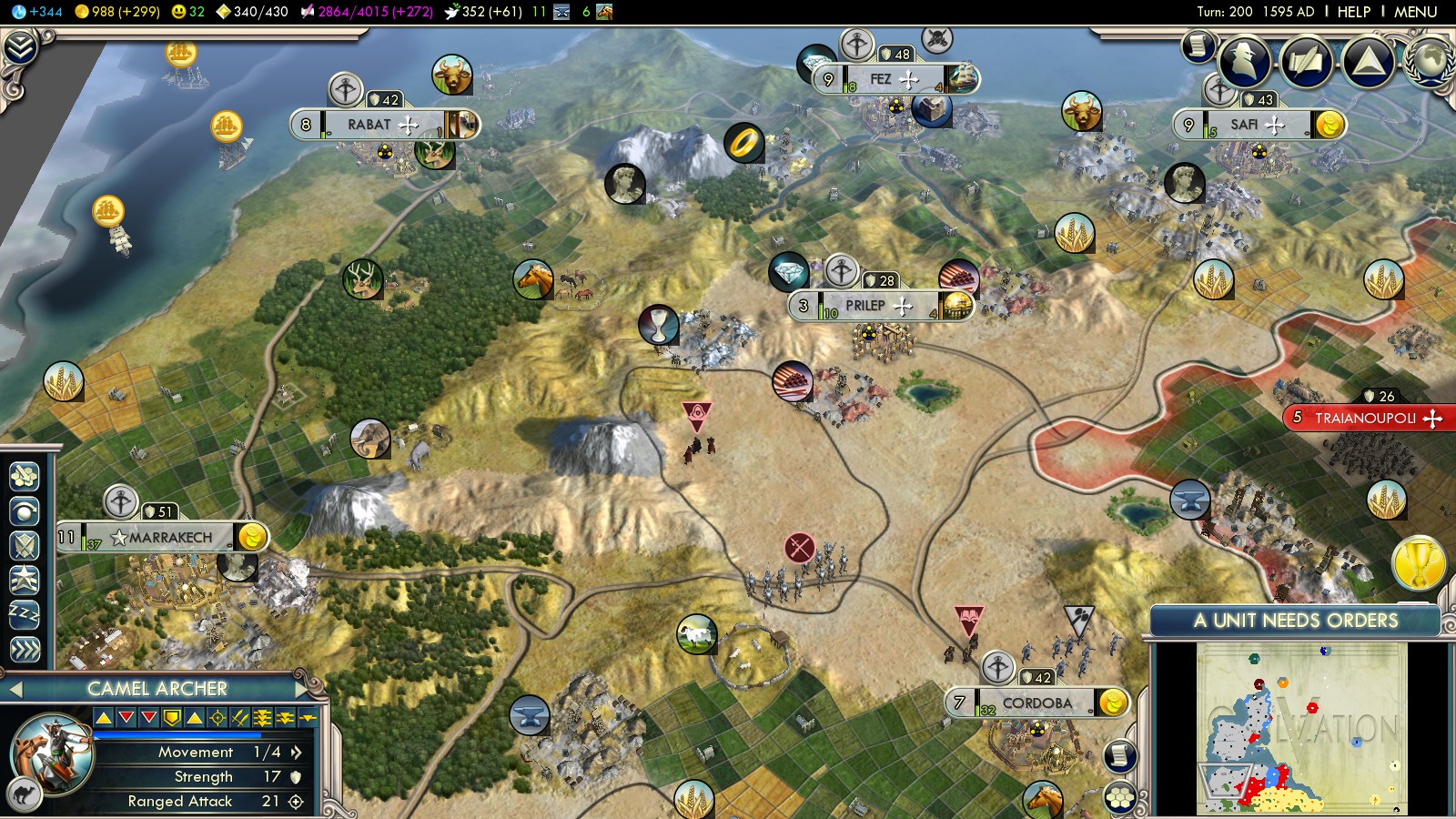The image size is (1456, 819).
Task: Open the MENU in the top bar
Action: pyautogui.click(x=1415, y=12)
